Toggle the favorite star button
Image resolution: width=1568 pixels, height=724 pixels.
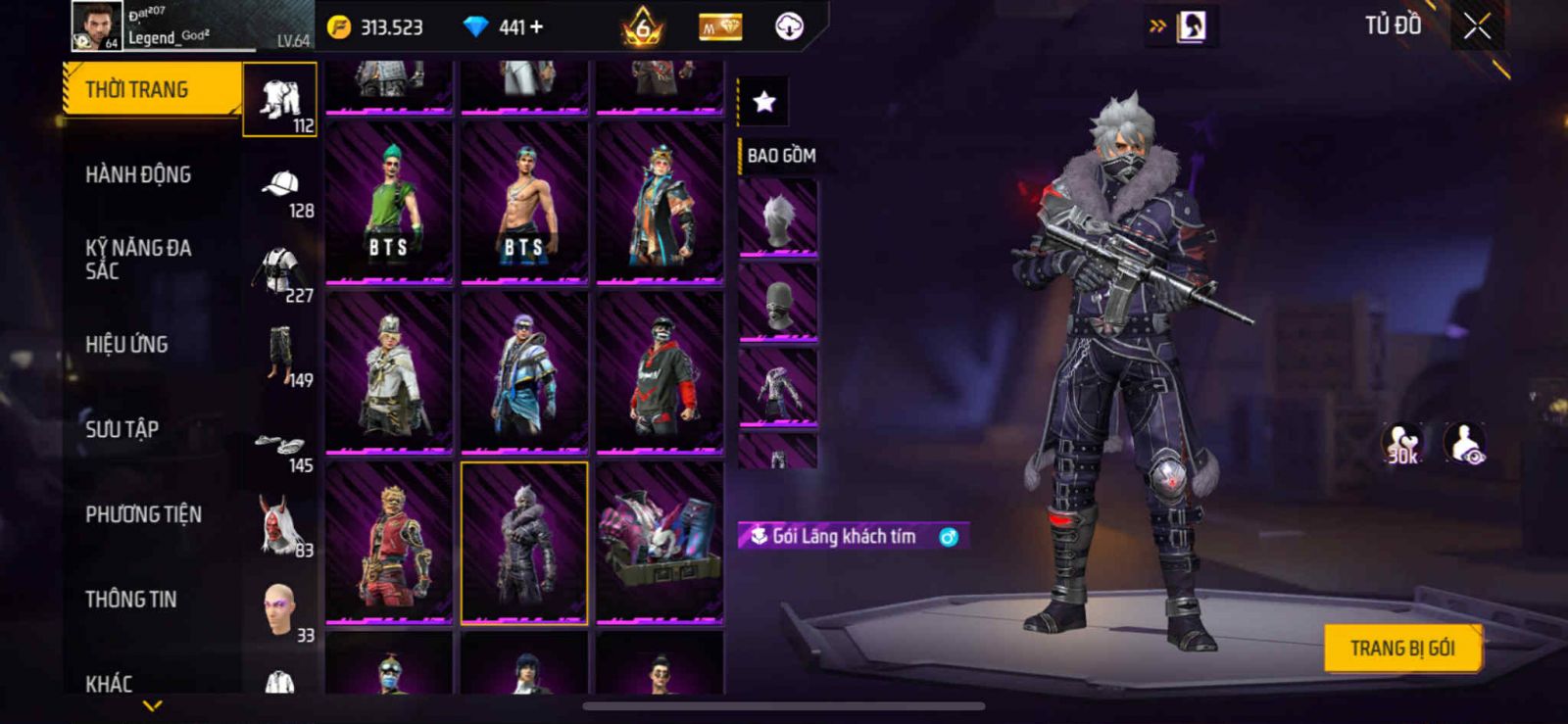point(763,101)
